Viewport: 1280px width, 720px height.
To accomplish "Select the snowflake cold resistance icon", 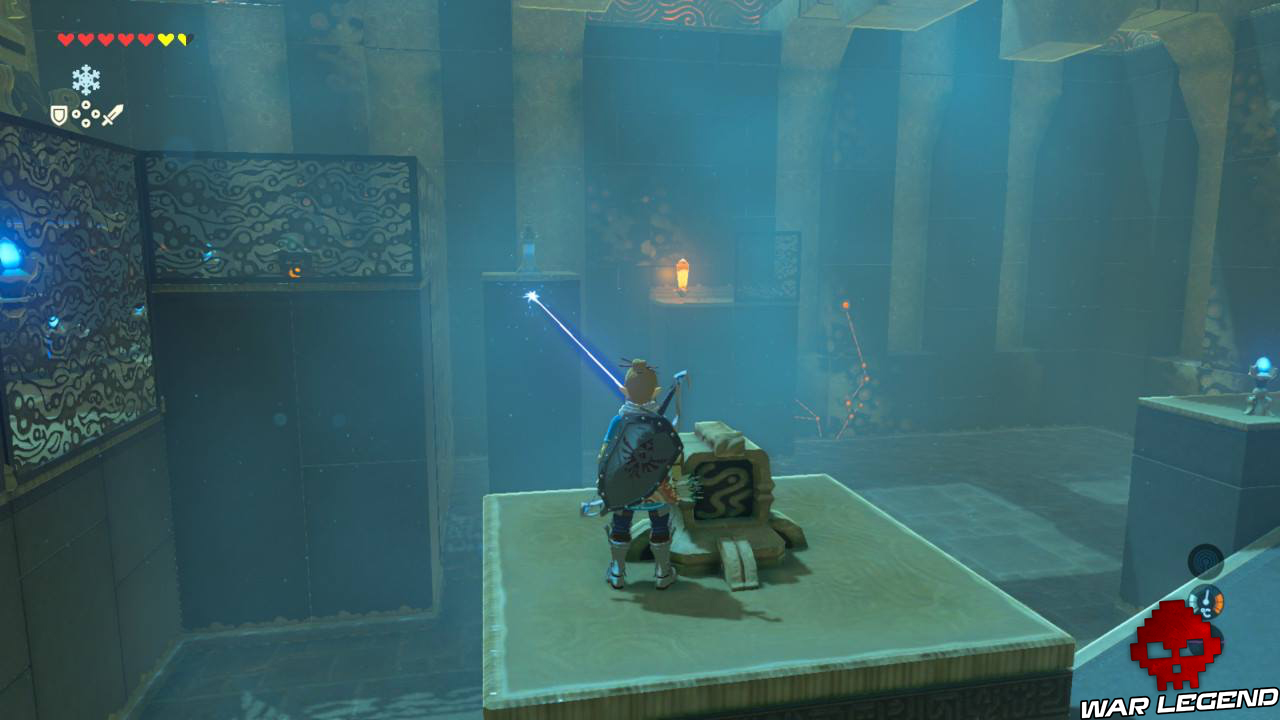I will pos(88,79).
